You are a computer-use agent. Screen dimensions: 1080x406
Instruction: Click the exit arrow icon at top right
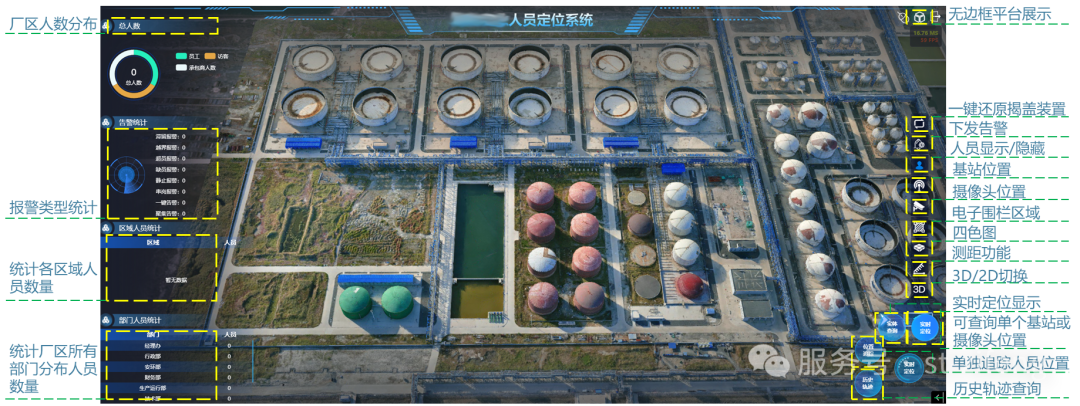937,17
